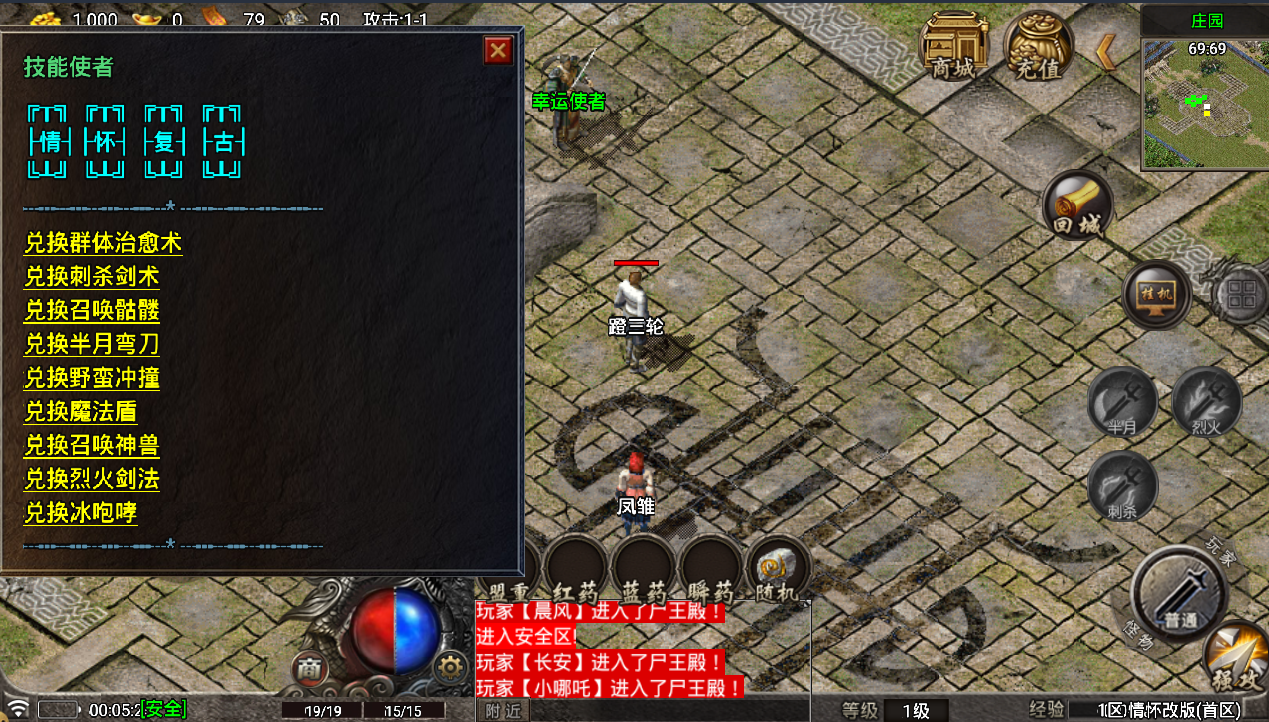The height and width of the screenshot is (722, 1269).
Task: Activate the 烈火 skill
Action: coord(1206,402)
